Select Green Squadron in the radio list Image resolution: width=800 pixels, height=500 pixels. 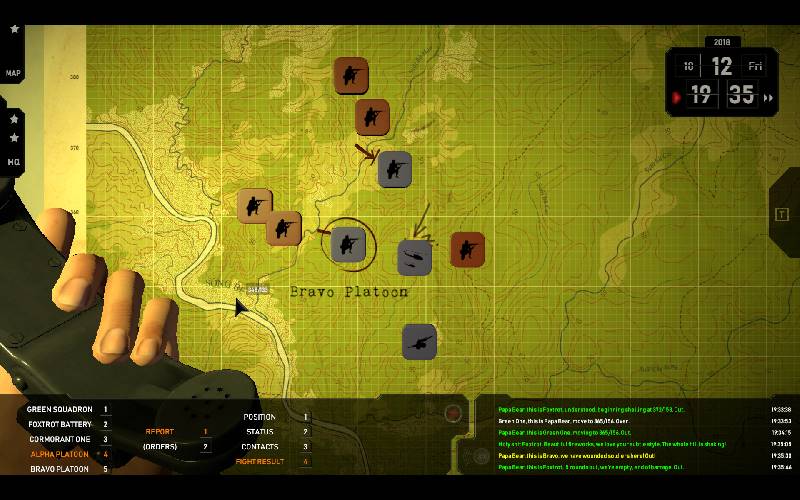60,409
